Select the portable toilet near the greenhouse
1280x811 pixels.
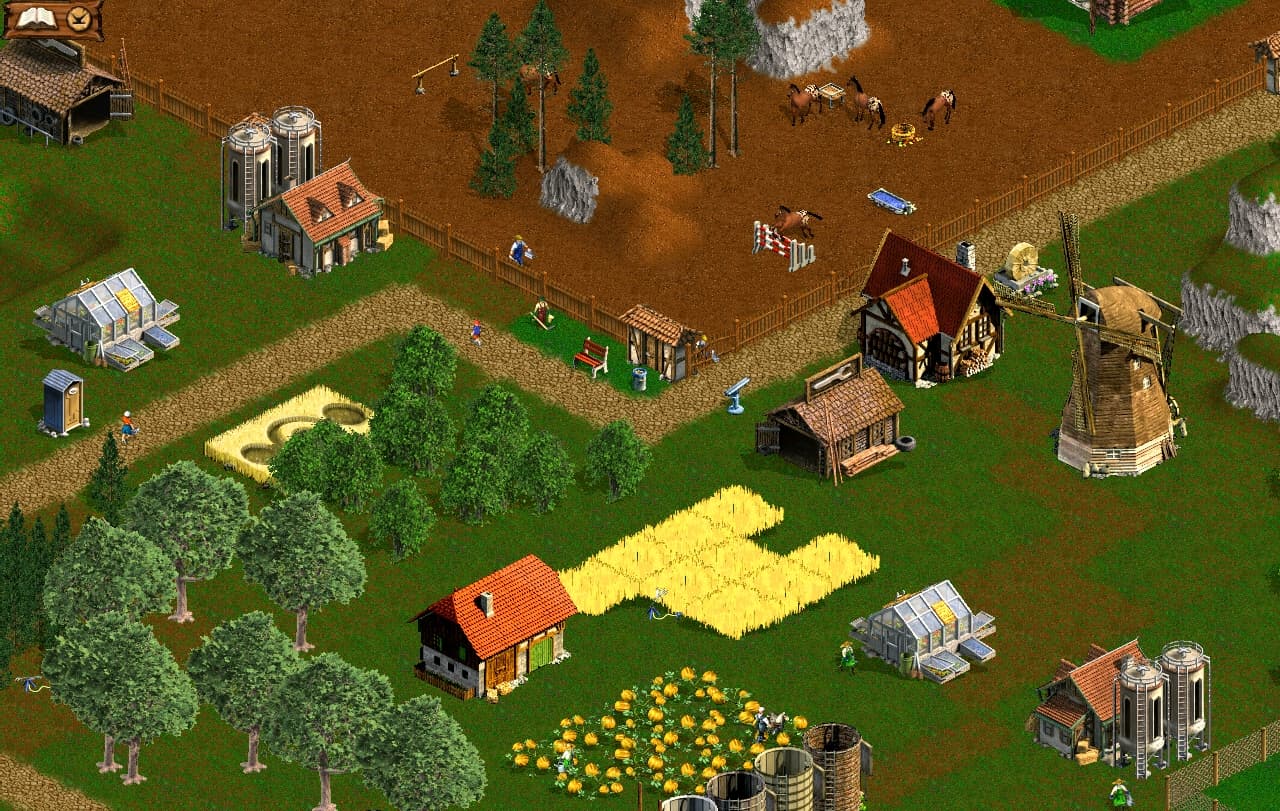click(x=60, y=400)
